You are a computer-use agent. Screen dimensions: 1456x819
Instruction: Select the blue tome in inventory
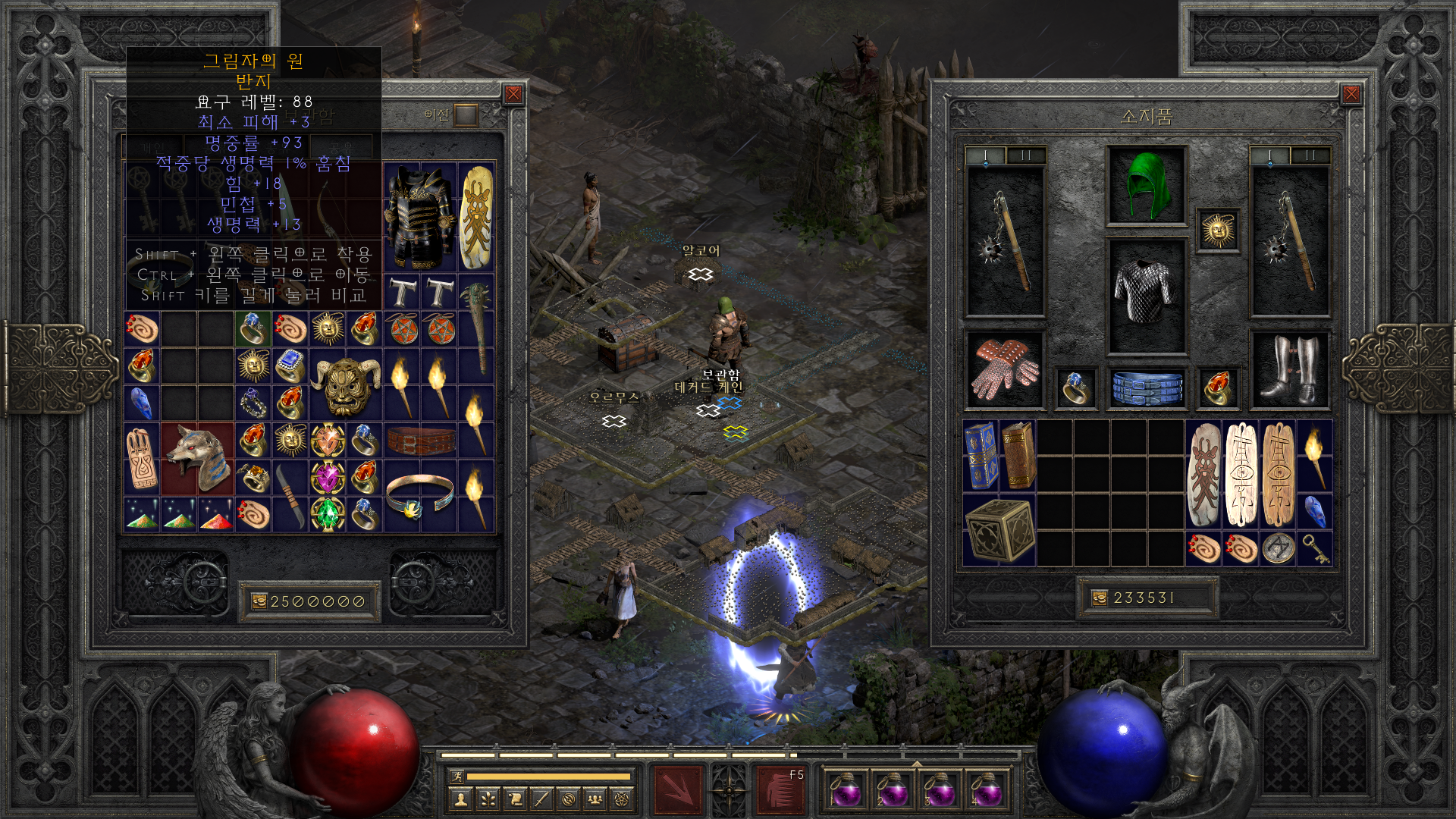(981, 455)
